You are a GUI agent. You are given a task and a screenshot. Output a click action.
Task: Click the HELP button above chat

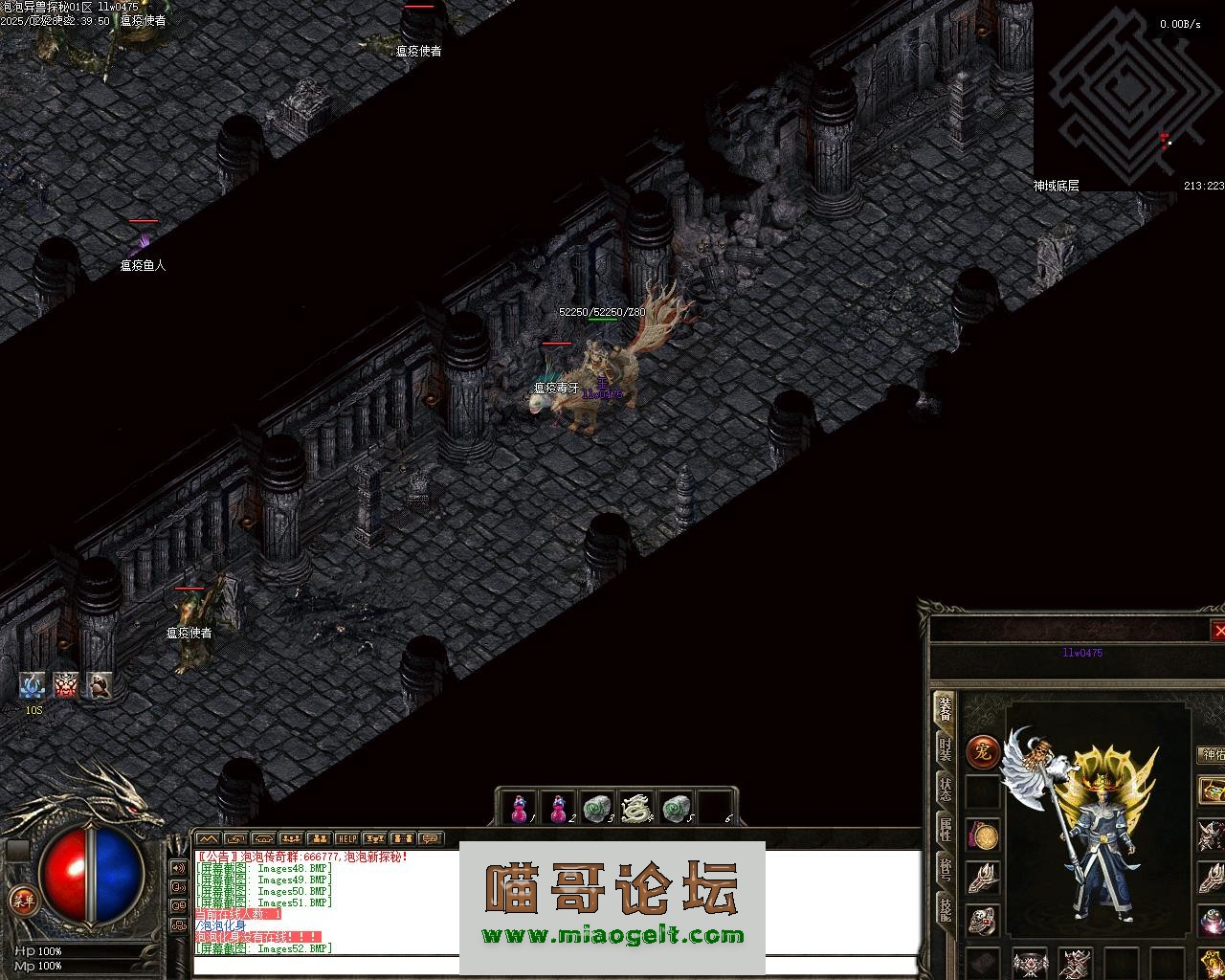tap(346, 839)
